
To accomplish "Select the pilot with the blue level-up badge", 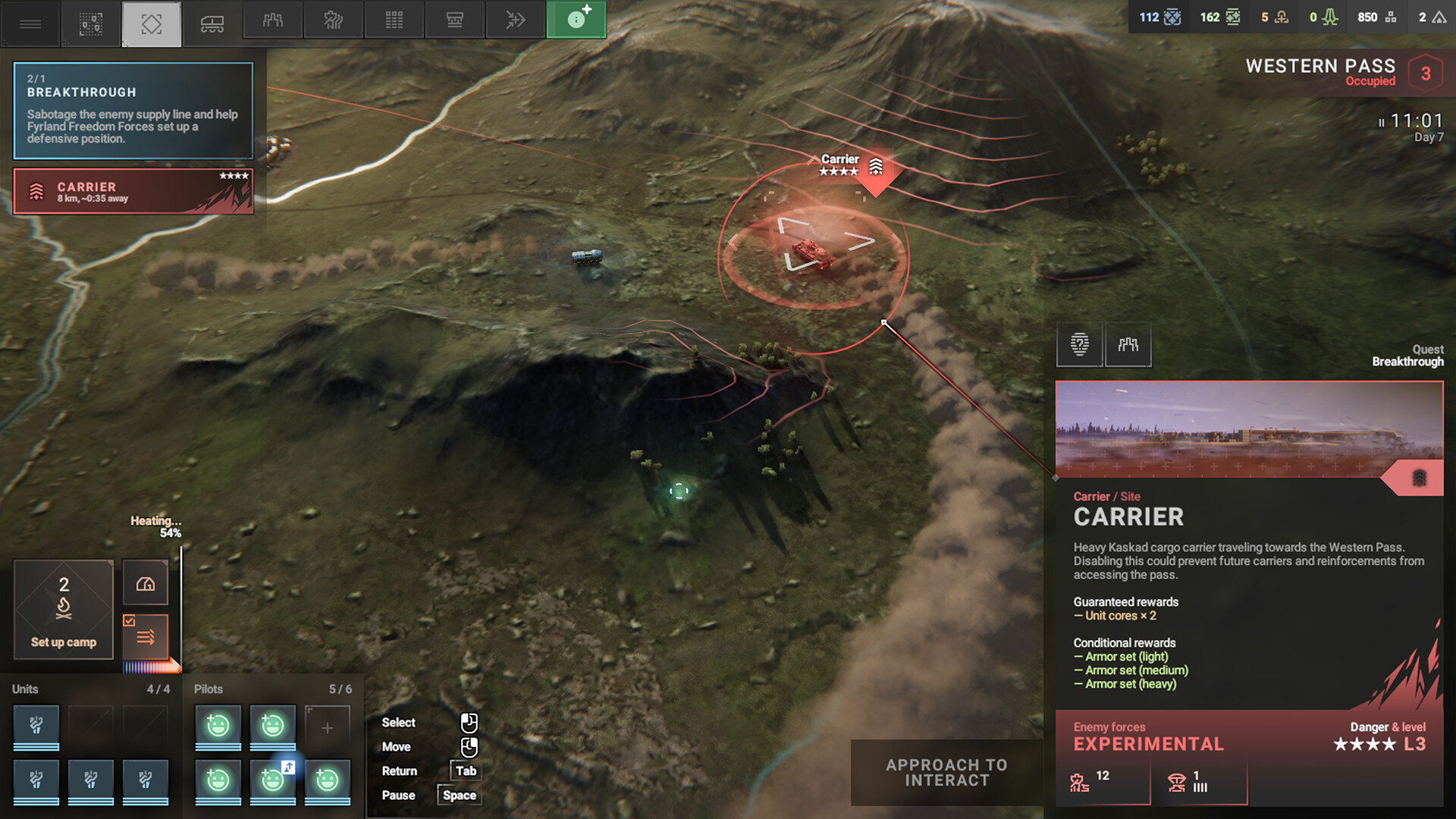I will tap(273, 780).
